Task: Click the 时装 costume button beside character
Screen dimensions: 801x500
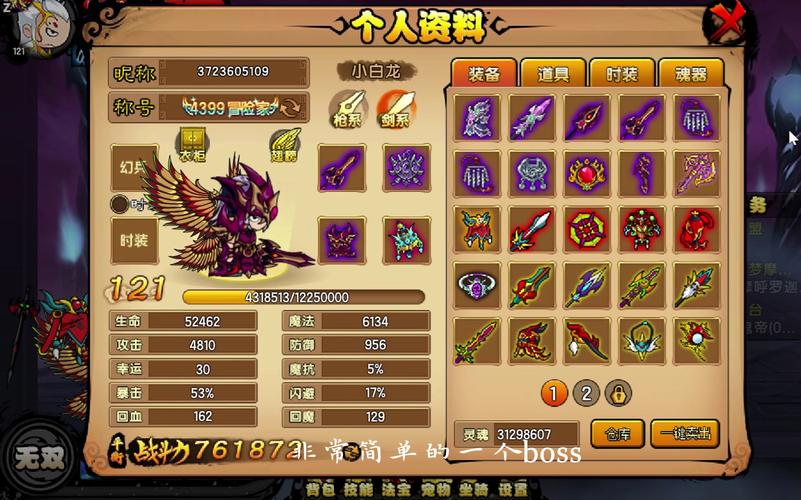Action: pyautogui.click(x=134, y=241)
